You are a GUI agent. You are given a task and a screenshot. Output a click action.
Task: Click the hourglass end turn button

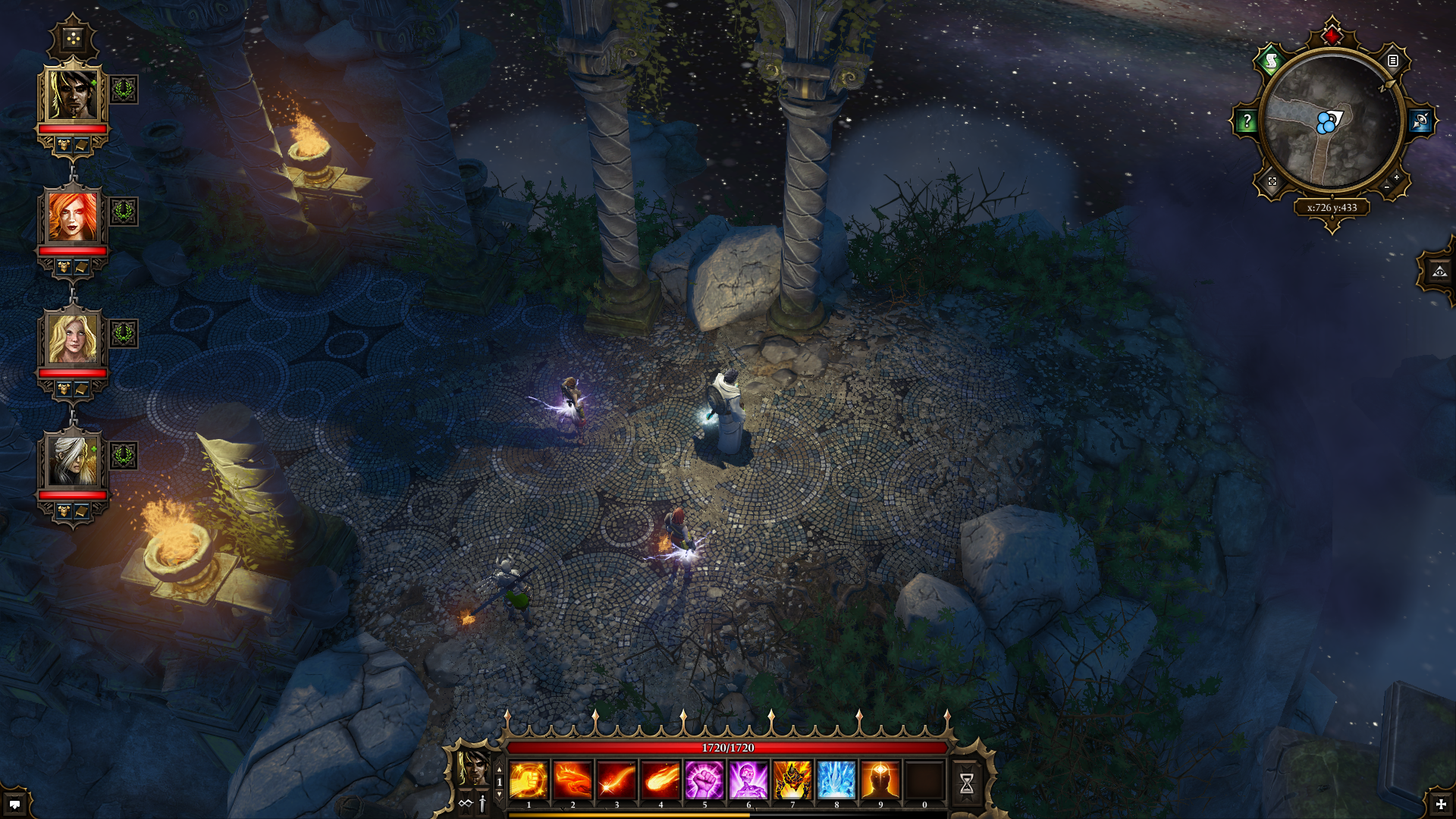pos(967,783)
